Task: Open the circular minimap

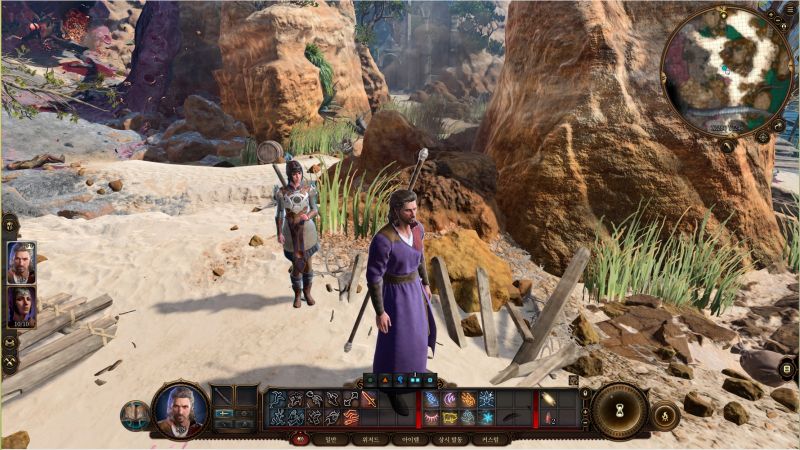Action: click(x=727, y=69)
